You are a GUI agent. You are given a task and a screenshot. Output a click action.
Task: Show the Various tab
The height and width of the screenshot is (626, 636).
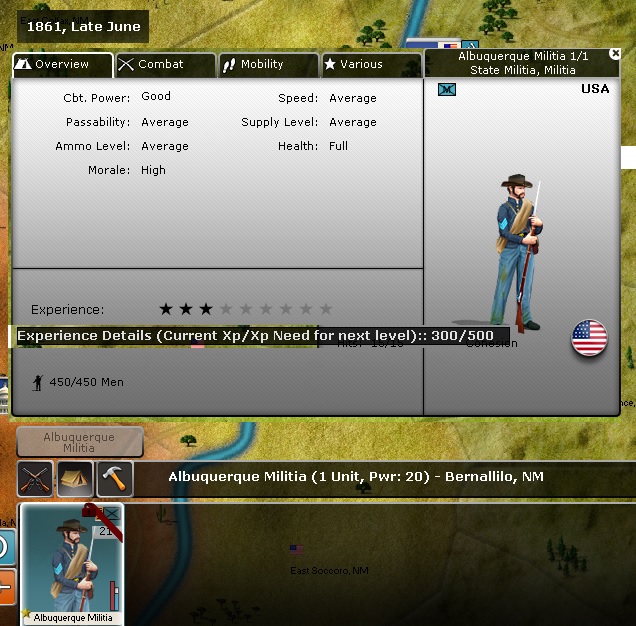point(370,65)
